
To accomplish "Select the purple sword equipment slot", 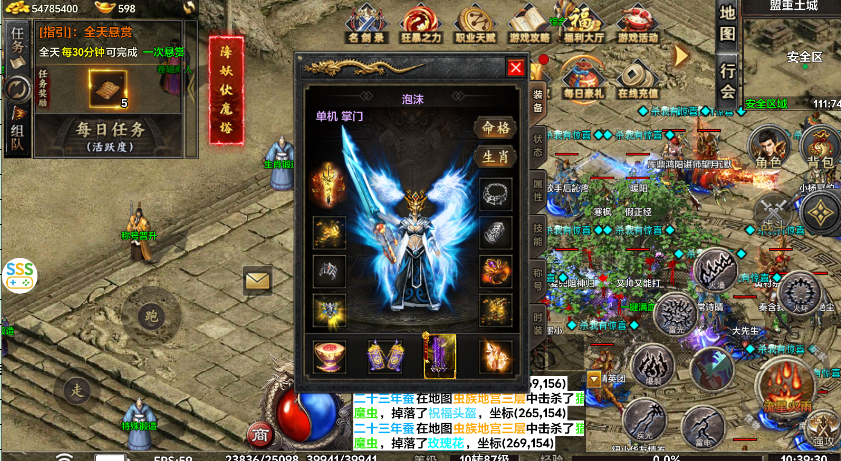I will [440, 356].
